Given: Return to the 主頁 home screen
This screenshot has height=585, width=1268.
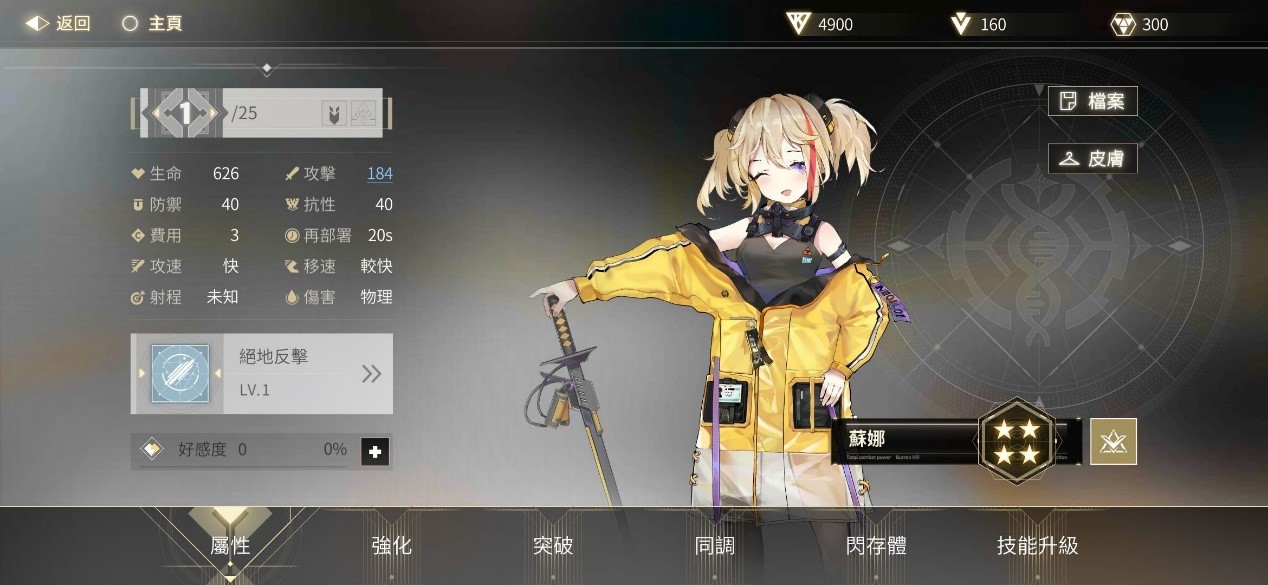Looking at the screenshot, I should click(152, 23).
